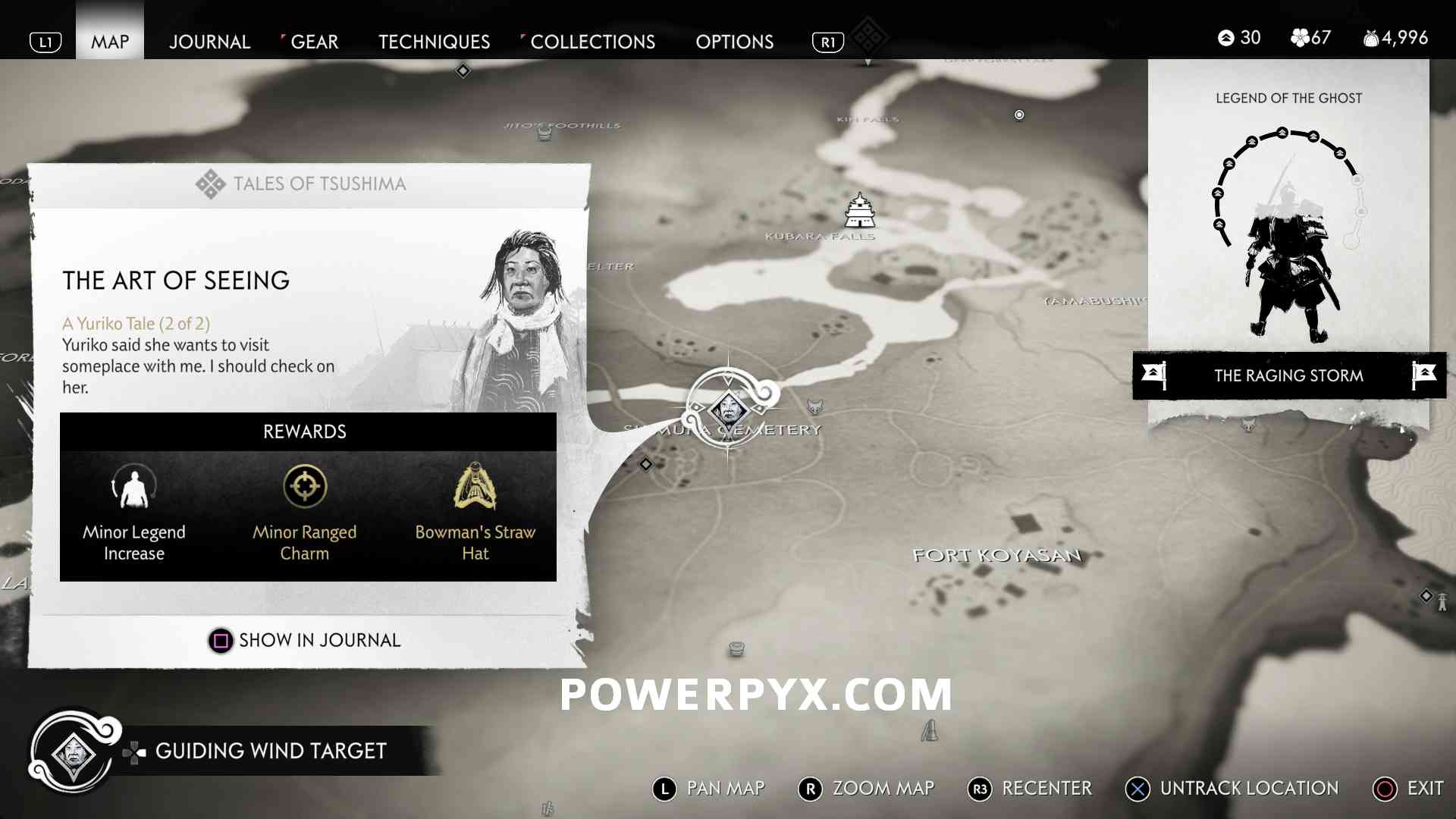Recenter the map view
Viewport: 1456px width, 819px height.
point(1030,789)
